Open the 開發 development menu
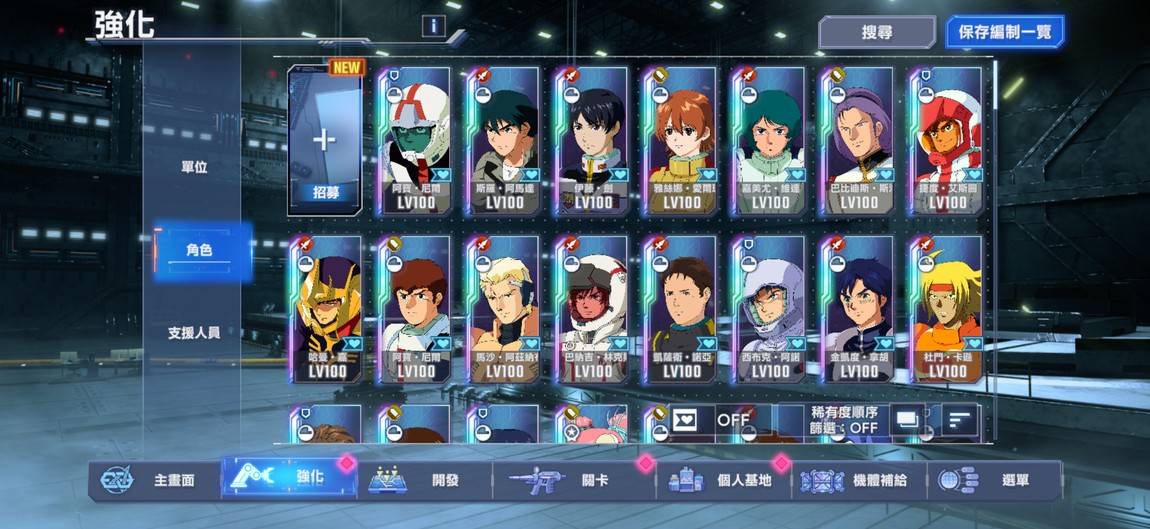Screen dimensions: 1150x529 point(425,480)
